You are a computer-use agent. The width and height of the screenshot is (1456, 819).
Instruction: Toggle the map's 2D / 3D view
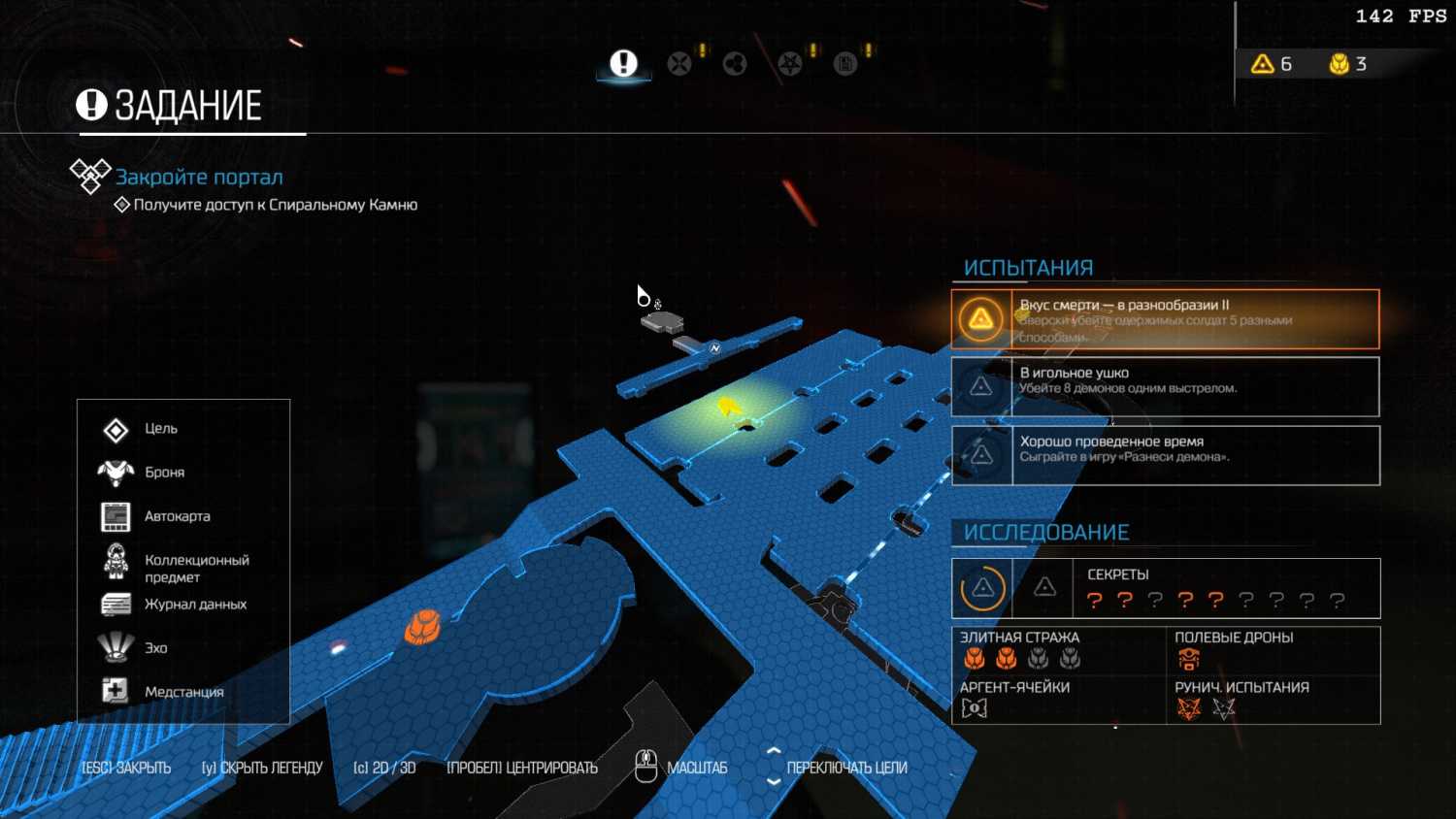384,768
